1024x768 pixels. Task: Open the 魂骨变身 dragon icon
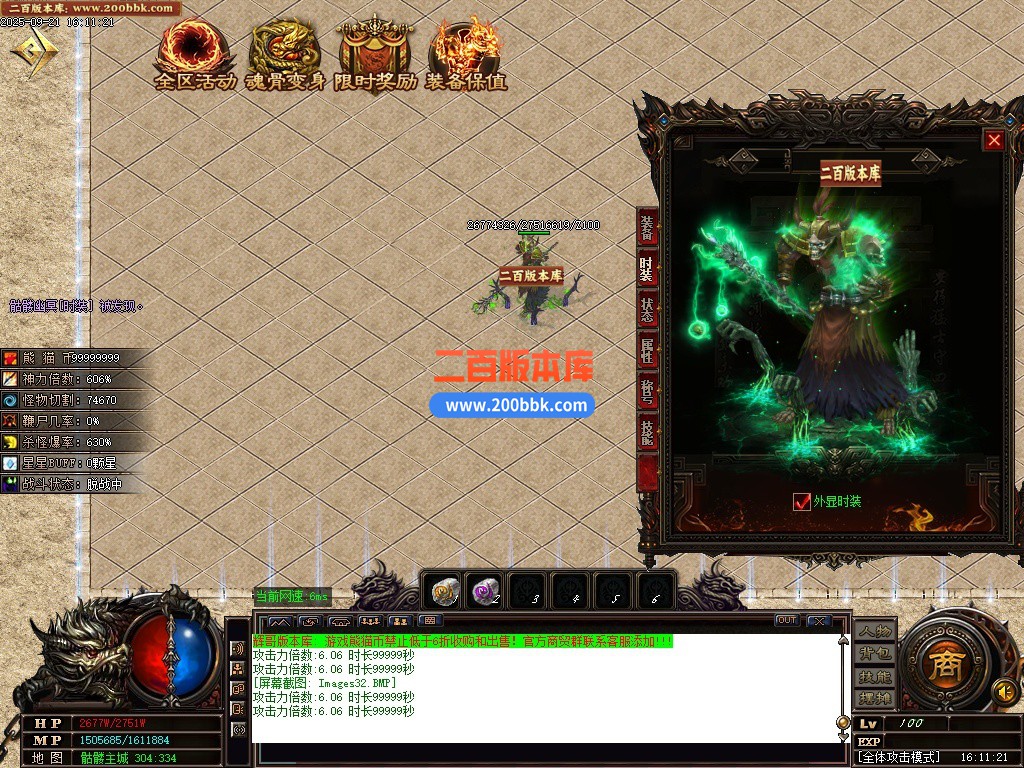coord(286,55)
